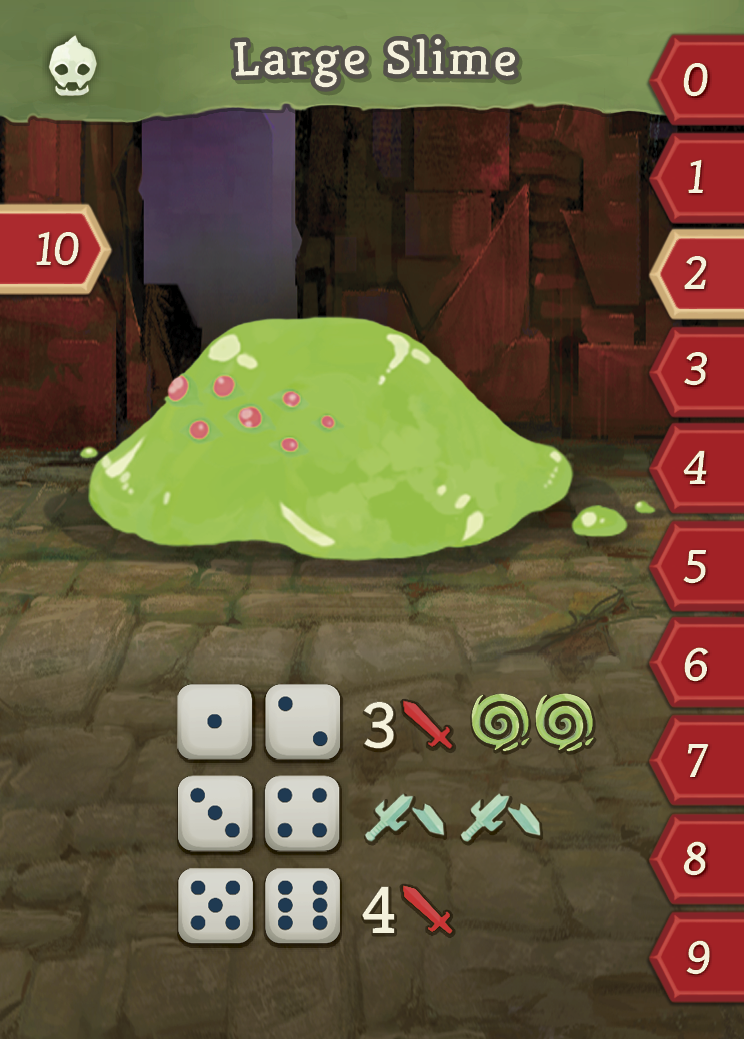Choose the 8 health marker
744x1039 pixels.
[x=697, y=859]
